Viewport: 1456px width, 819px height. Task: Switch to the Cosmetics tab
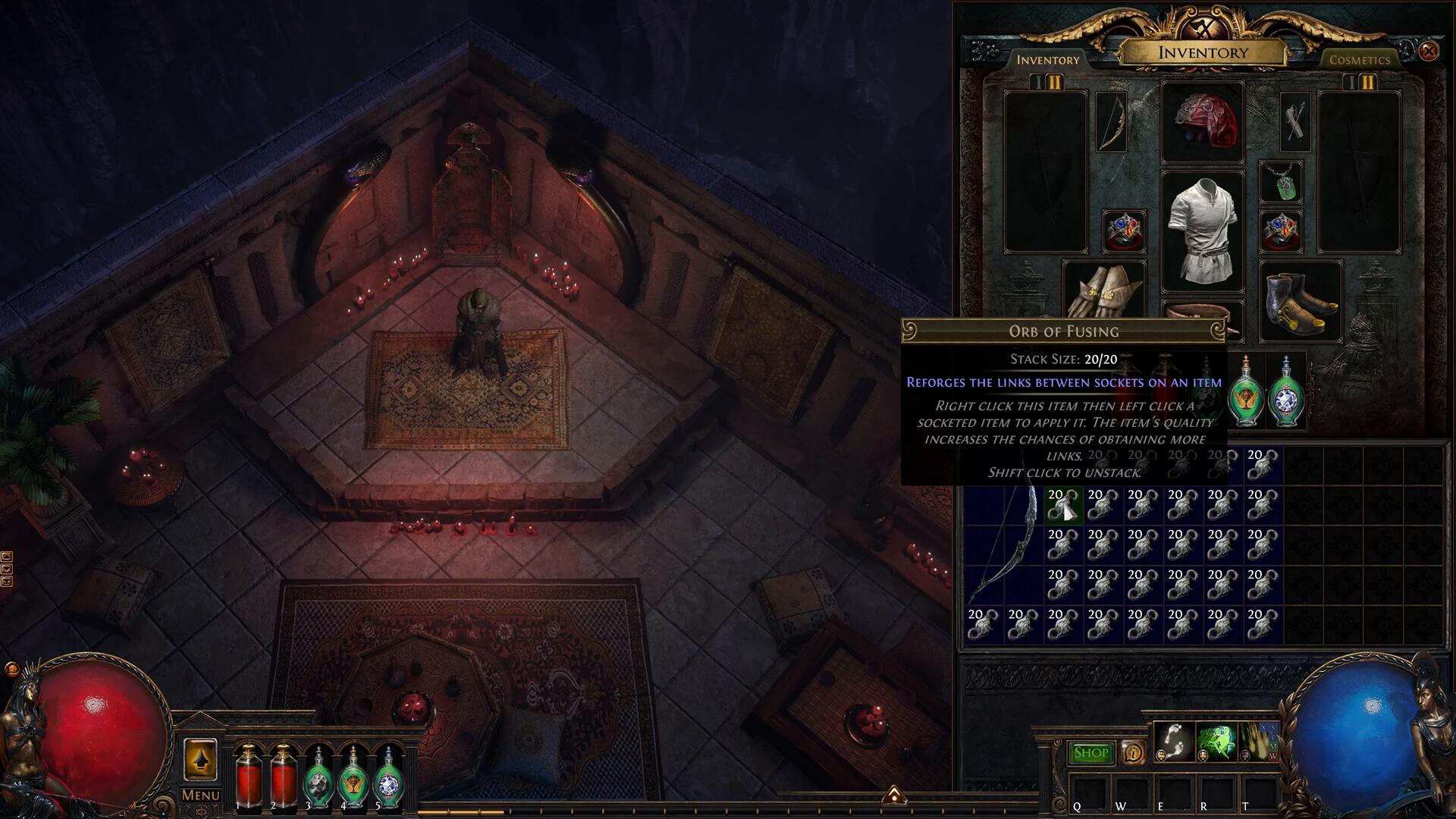point(1359,60)
